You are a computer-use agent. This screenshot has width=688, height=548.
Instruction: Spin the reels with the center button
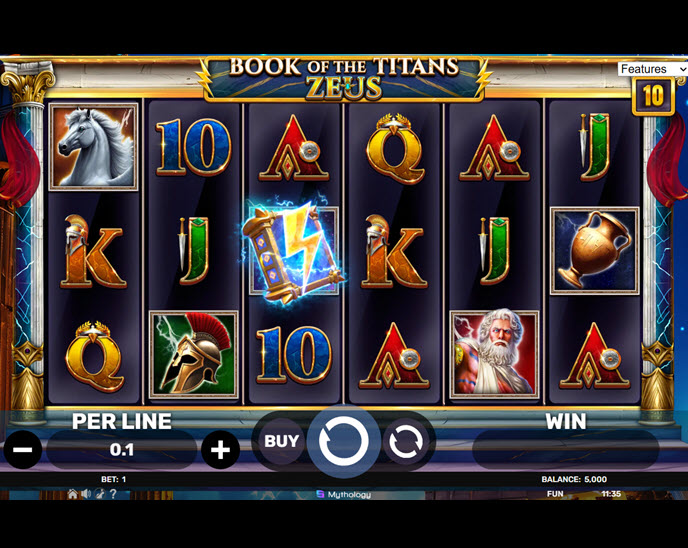(343, 441)
